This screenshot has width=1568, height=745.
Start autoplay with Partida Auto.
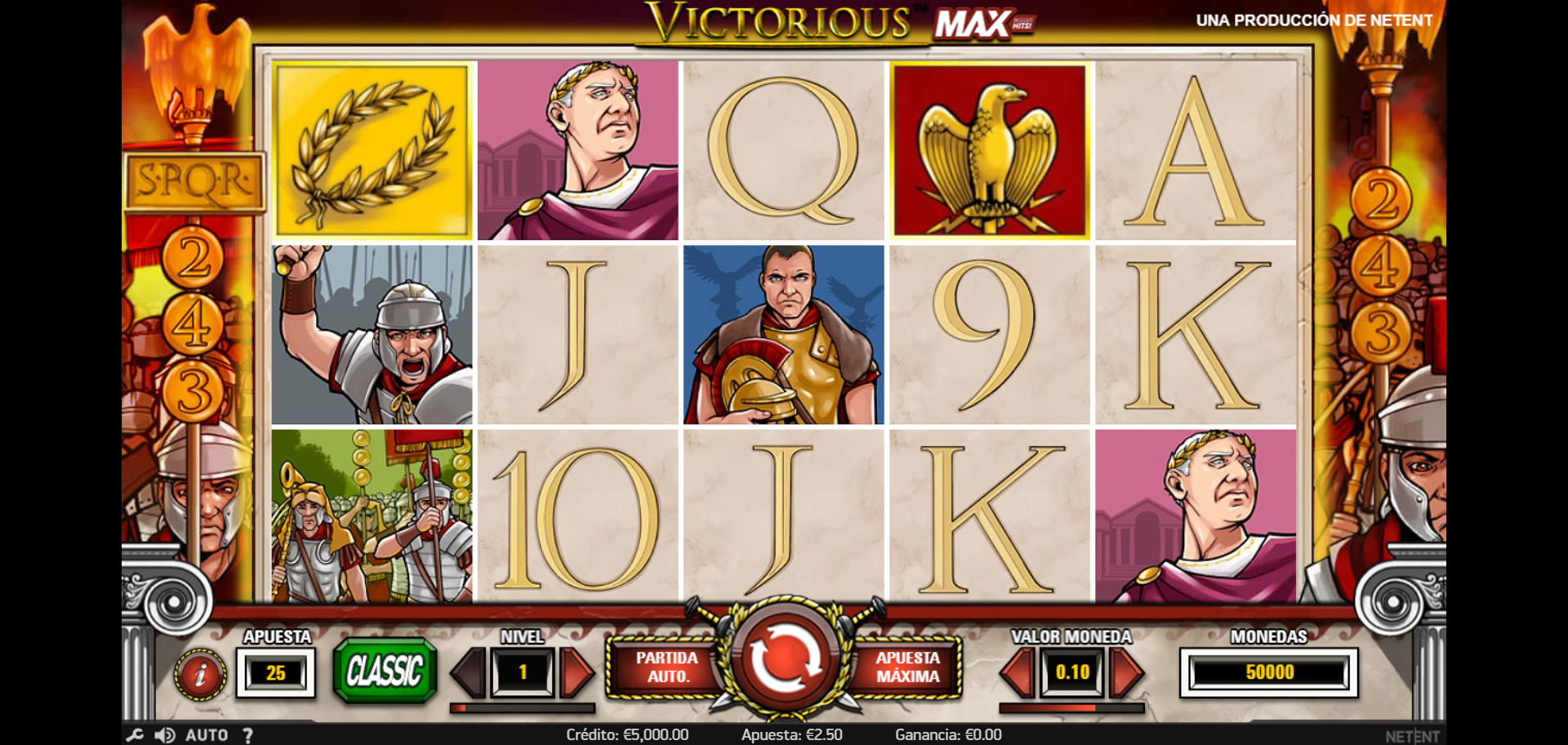pos(666,667)
